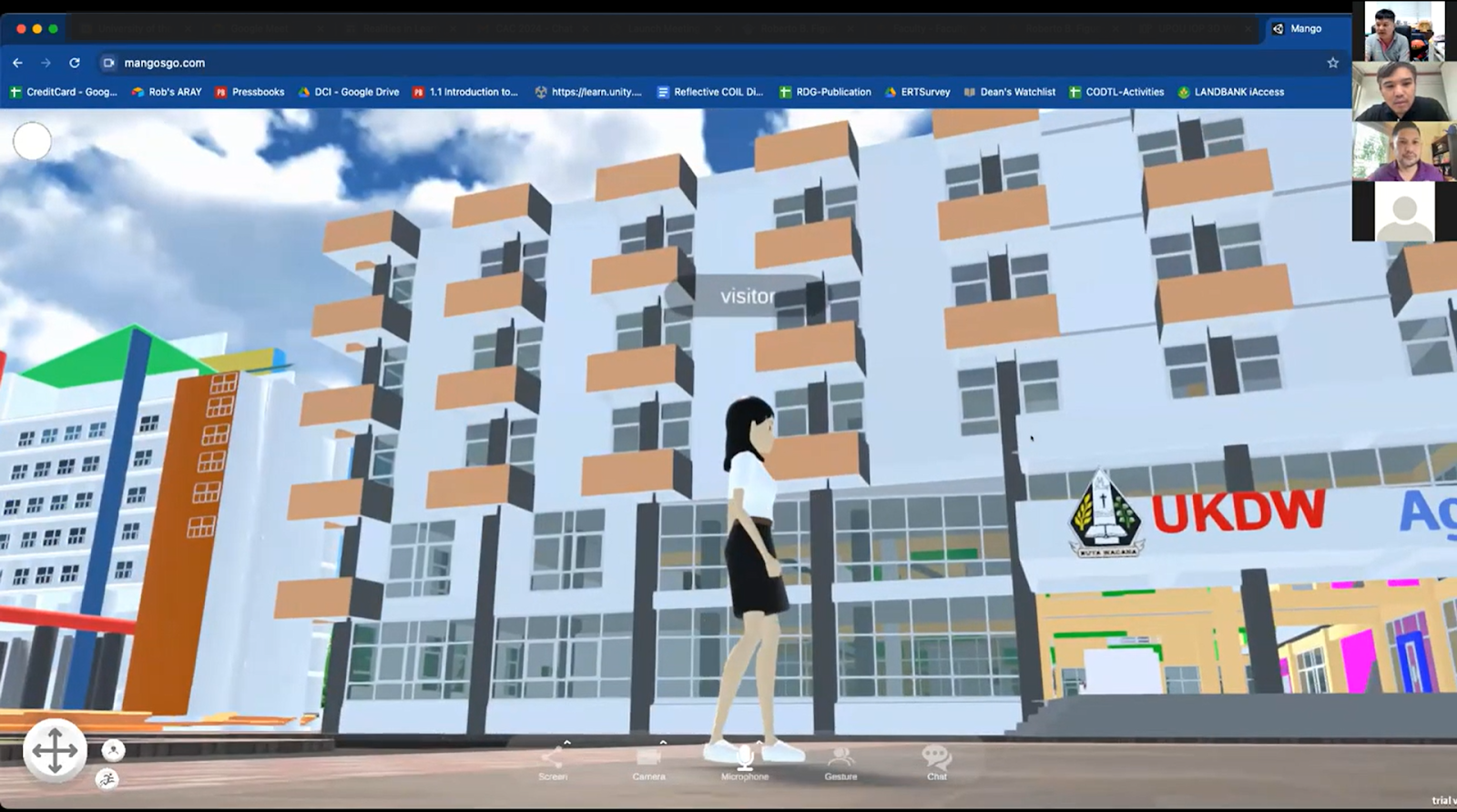Click the movement arrows navigation control

point(56,750)
